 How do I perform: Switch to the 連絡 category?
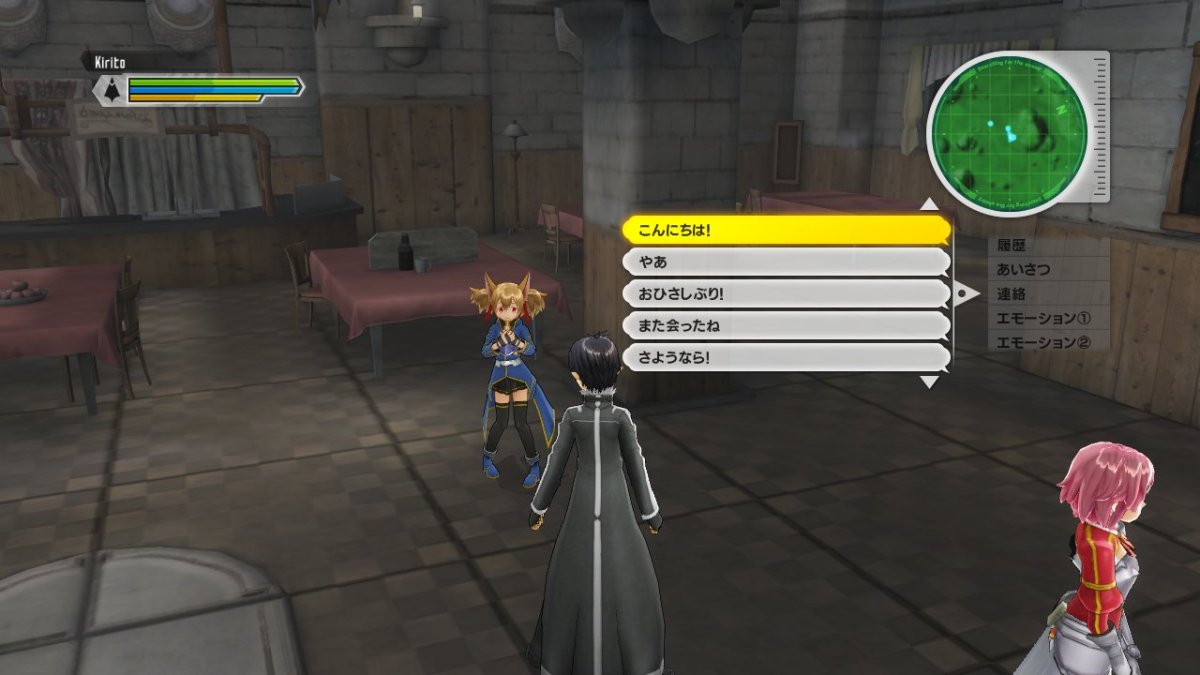pos(1012,294)
